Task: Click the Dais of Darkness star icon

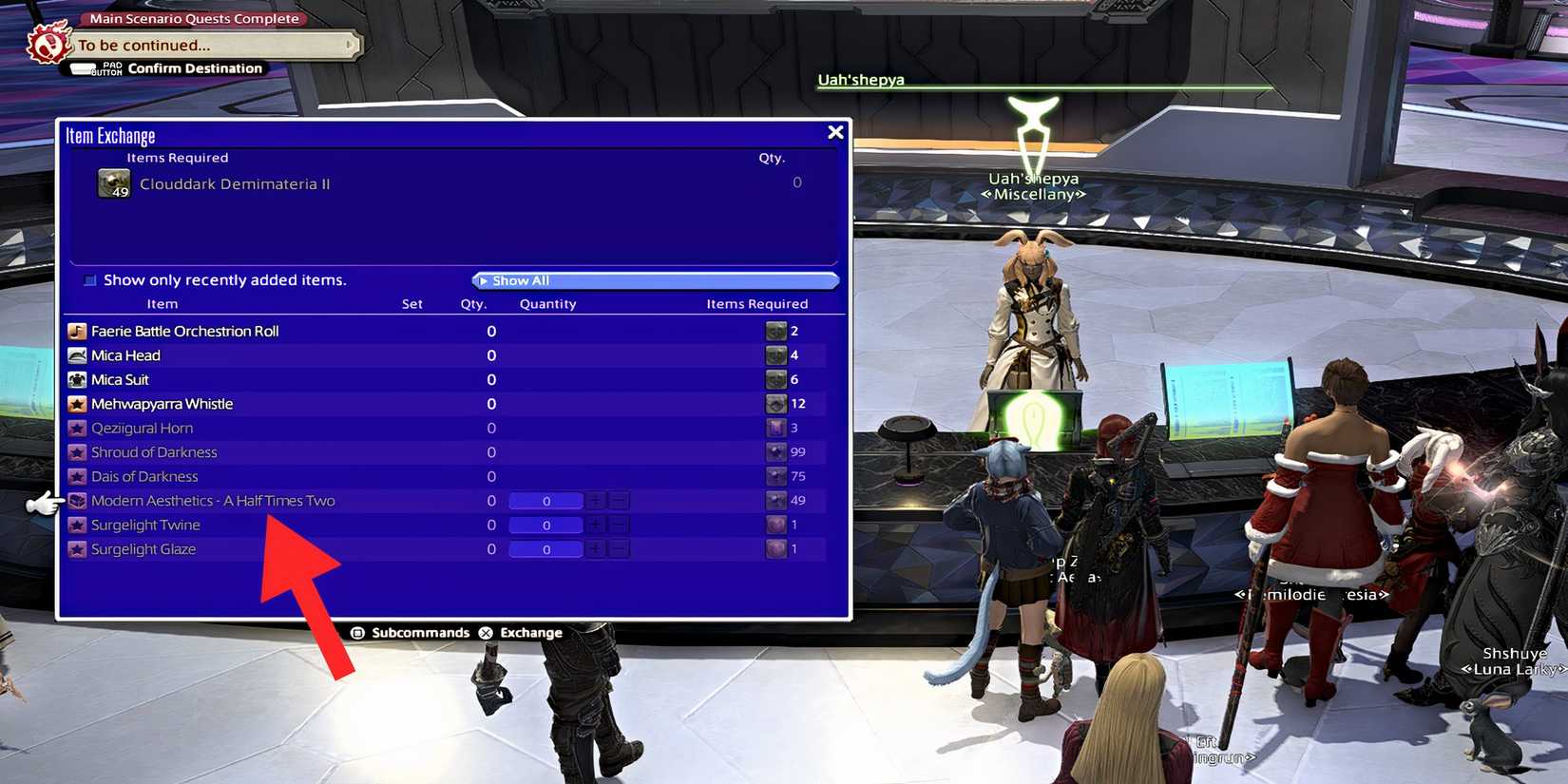Action: [x=77, y=476]
